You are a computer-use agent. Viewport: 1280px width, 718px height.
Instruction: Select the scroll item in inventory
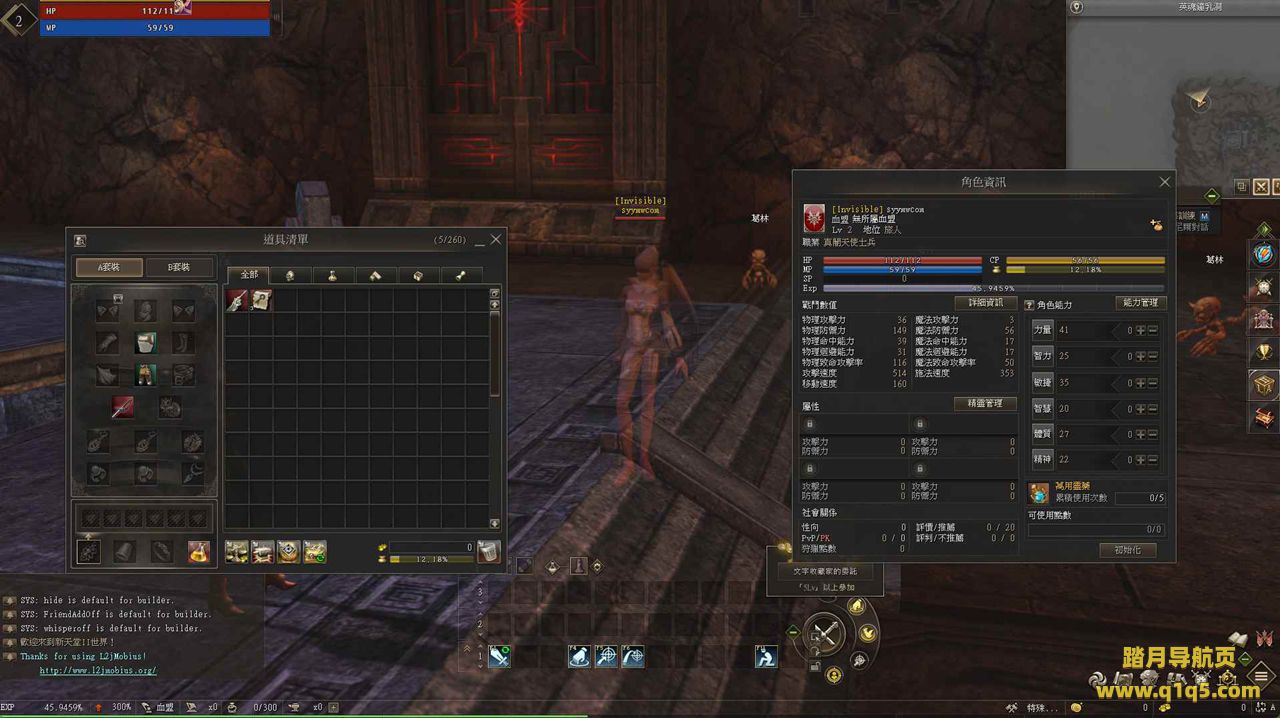[260, 300]
